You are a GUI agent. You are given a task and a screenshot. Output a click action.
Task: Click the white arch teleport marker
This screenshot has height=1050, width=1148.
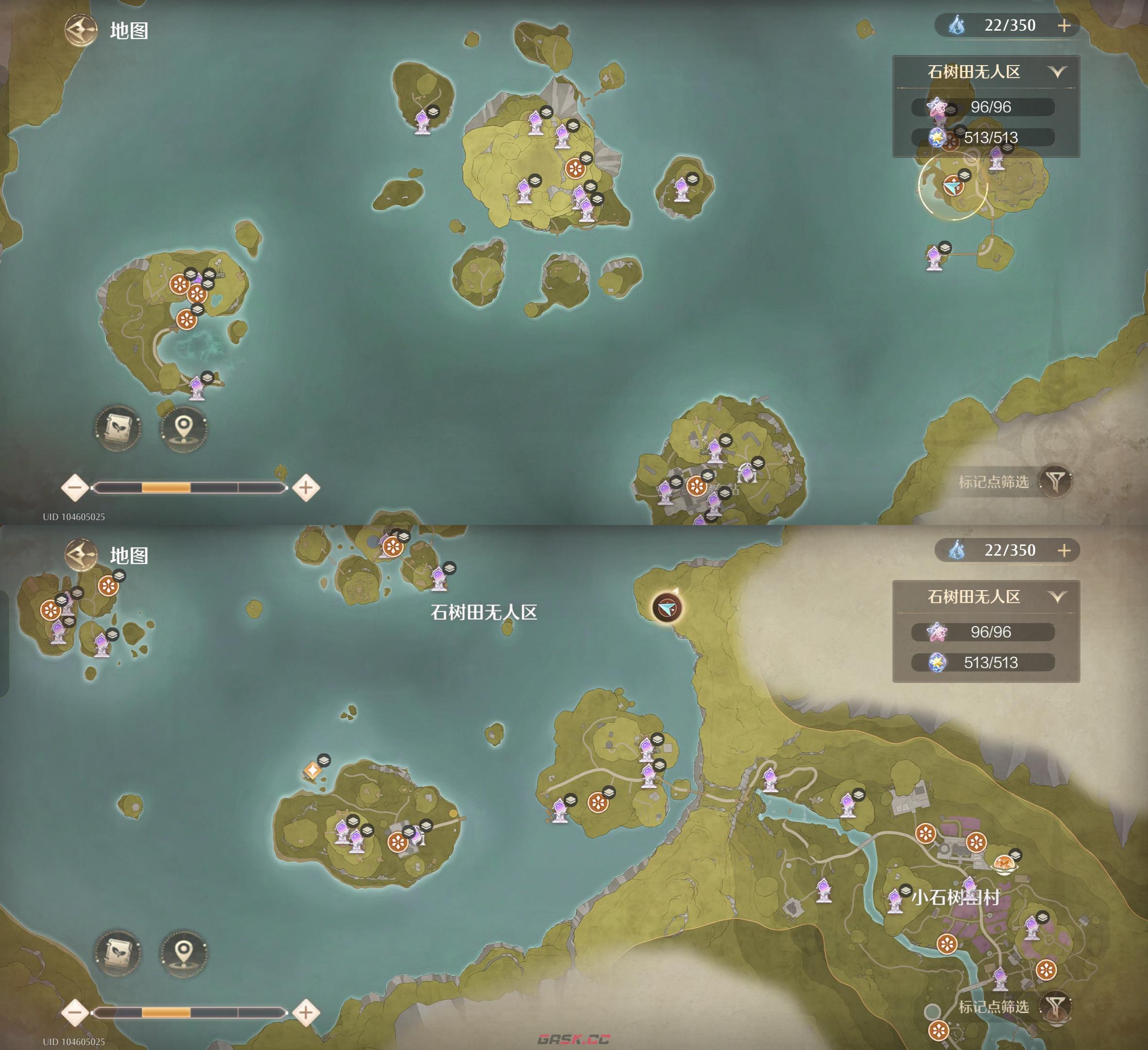point(747,472)
